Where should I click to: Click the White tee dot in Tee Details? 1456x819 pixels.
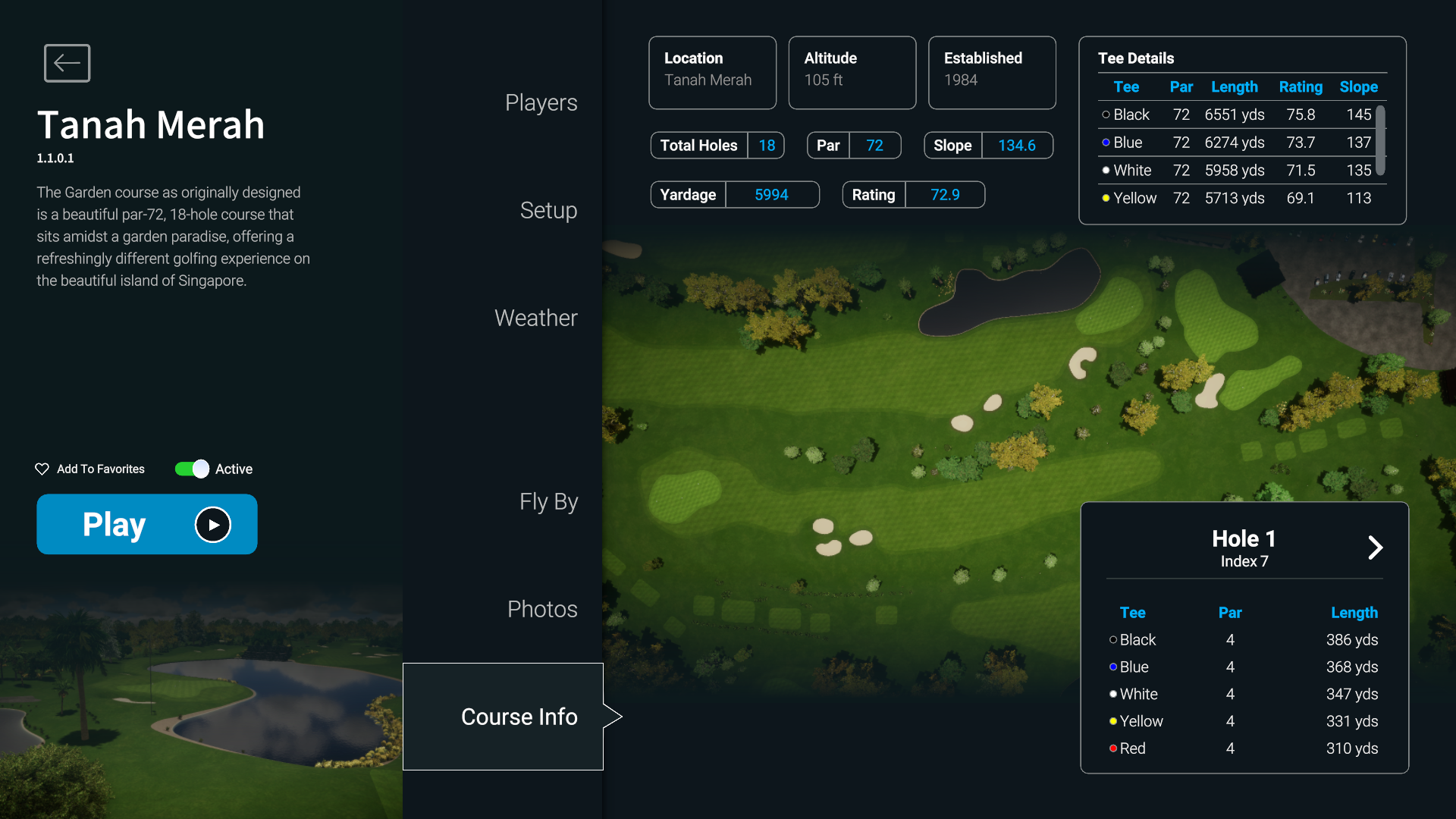pyautogui.click(x=1106, y=171)
